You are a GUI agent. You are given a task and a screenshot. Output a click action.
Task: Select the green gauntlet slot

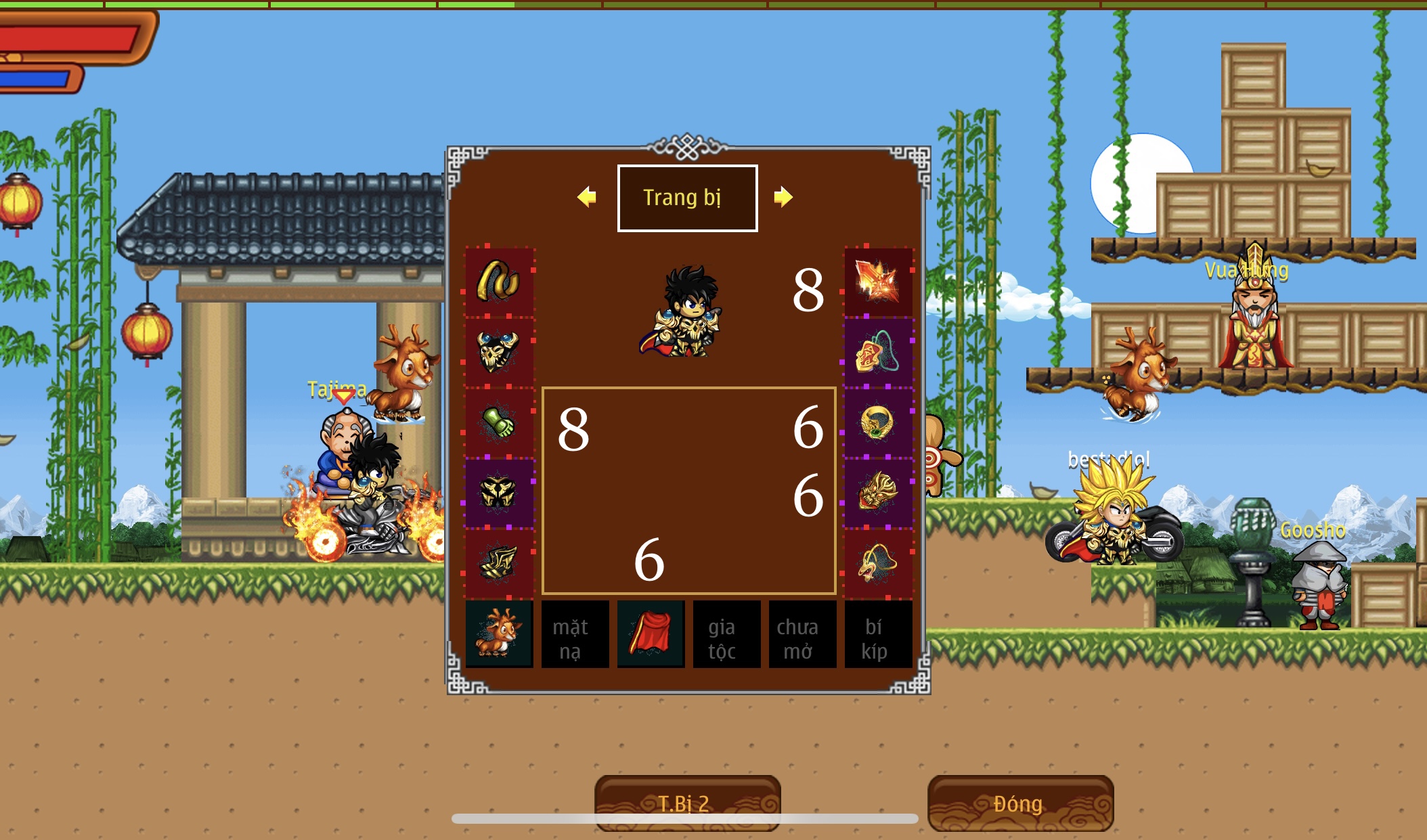click(x=499, y=422)
